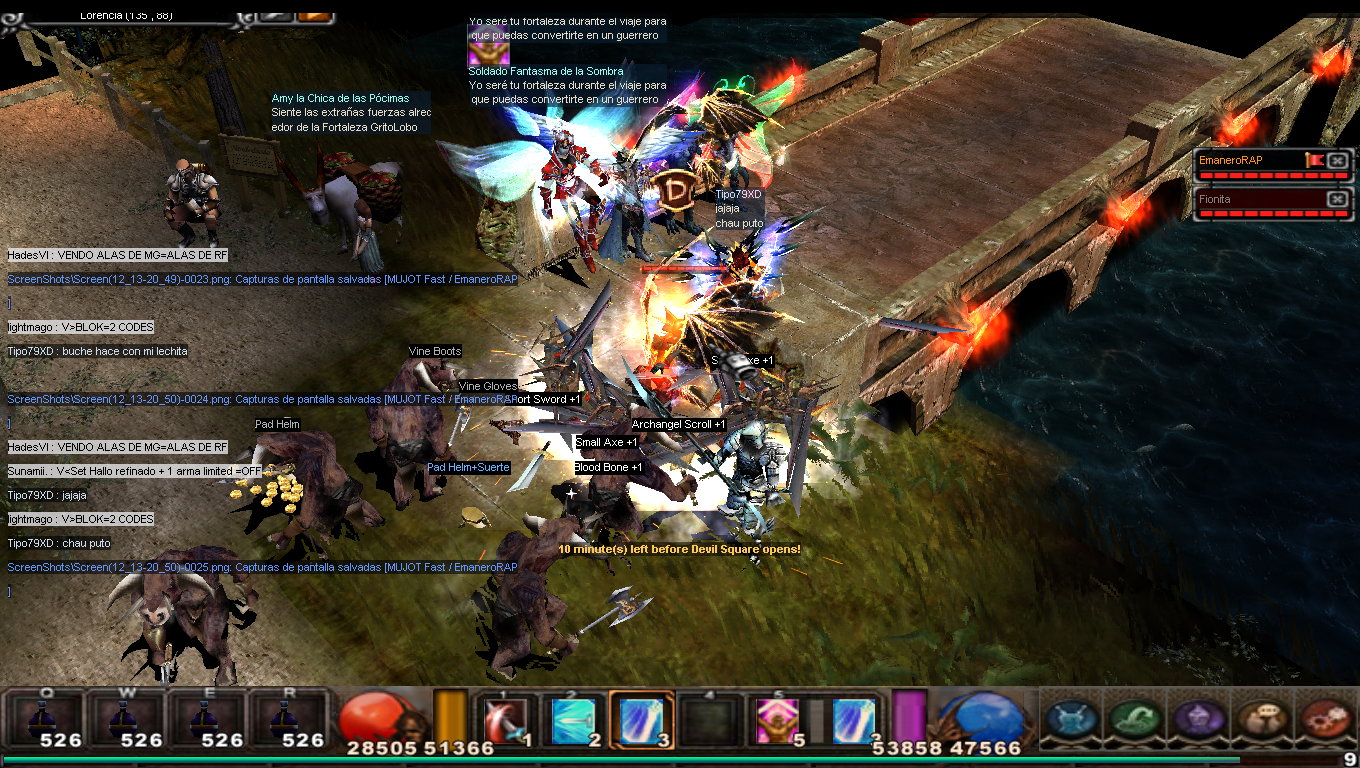Activate the red sword skill in slot 1

(x=503, y=719)
